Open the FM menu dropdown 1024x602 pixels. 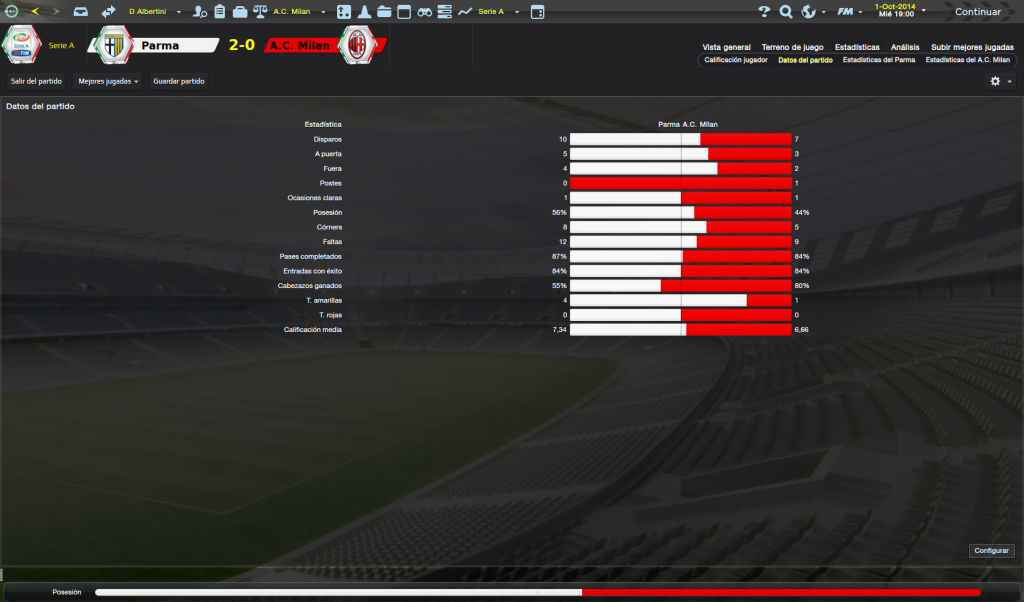coord(850,12)
